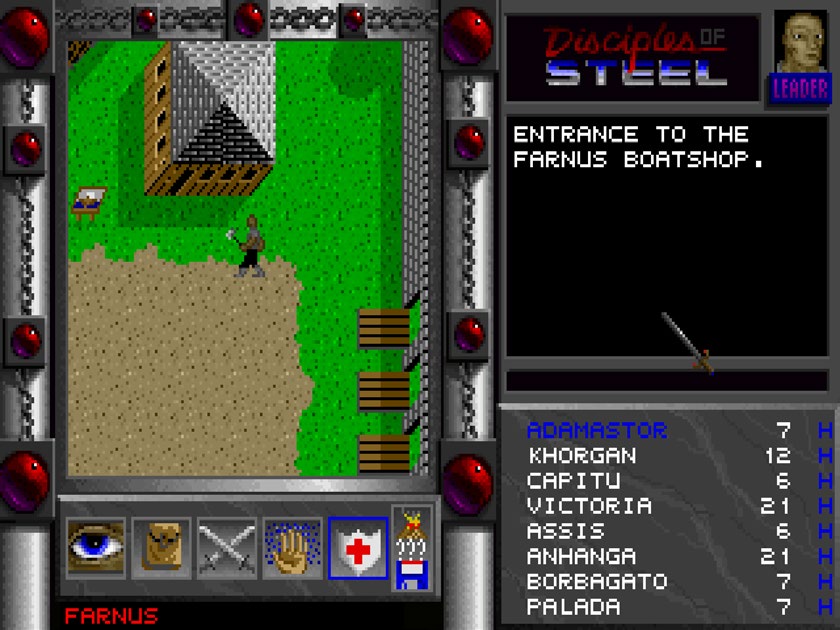Click the blue eye look icon
This screenshot has width=840, height=630.
96,547
